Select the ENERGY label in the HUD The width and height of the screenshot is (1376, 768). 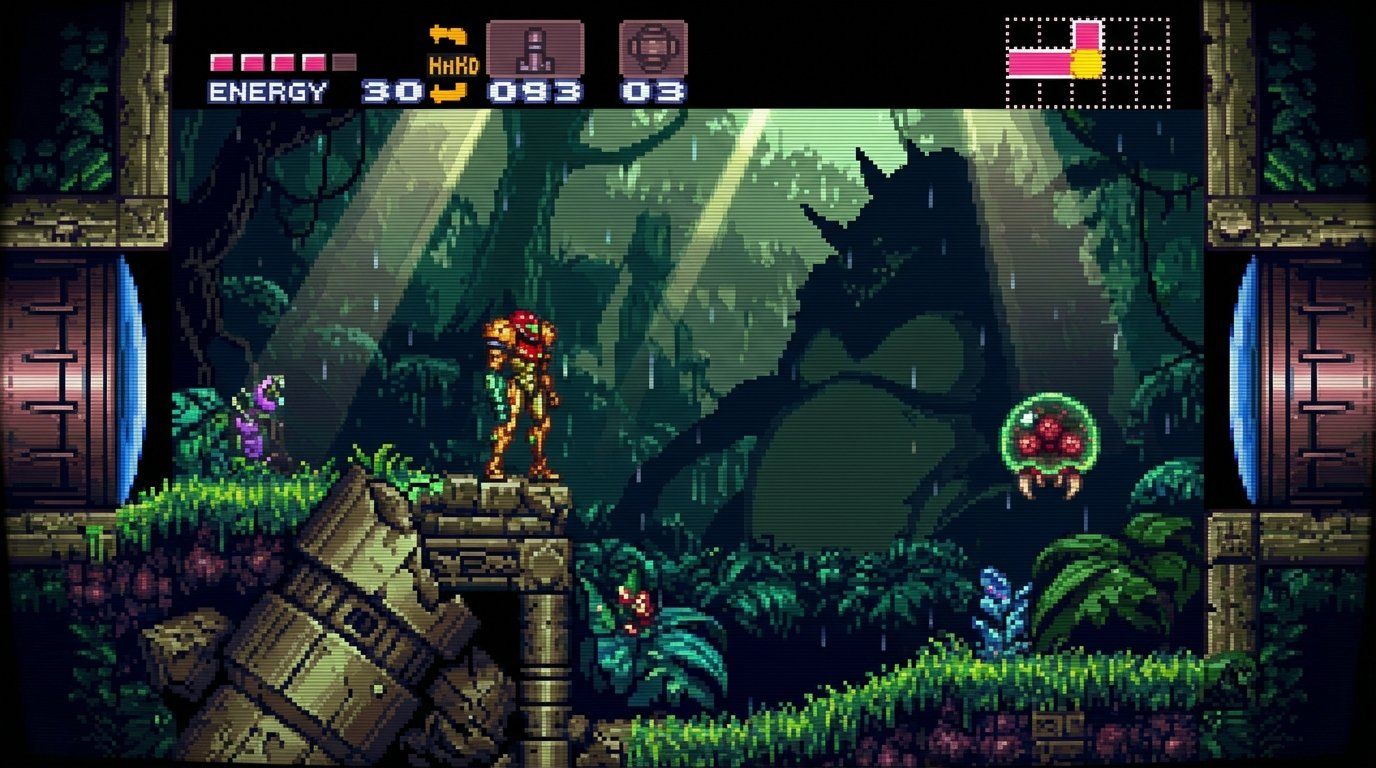coord(266,92)
